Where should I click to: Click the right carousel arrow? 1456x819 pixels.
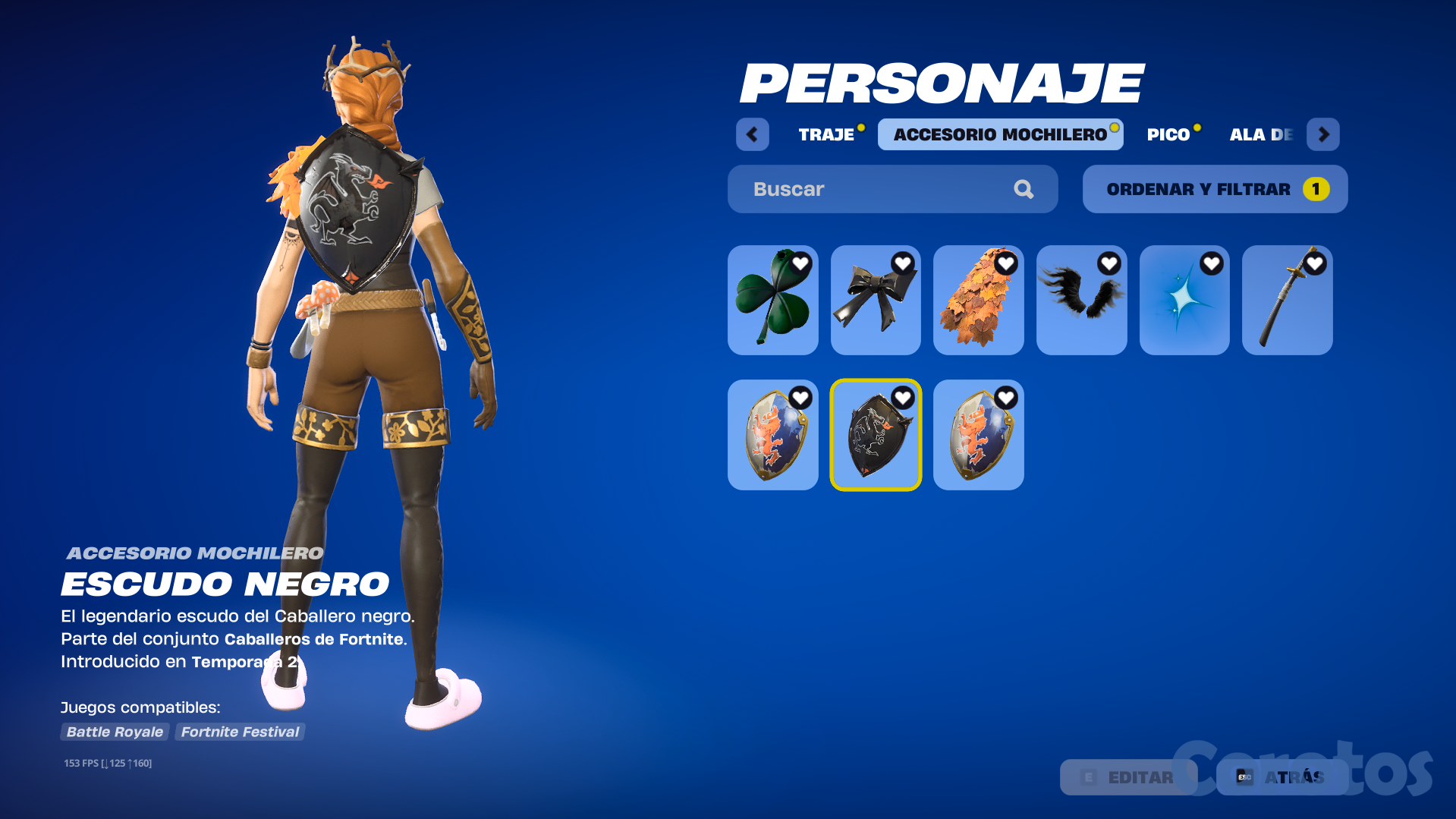tap(1322, 134)
